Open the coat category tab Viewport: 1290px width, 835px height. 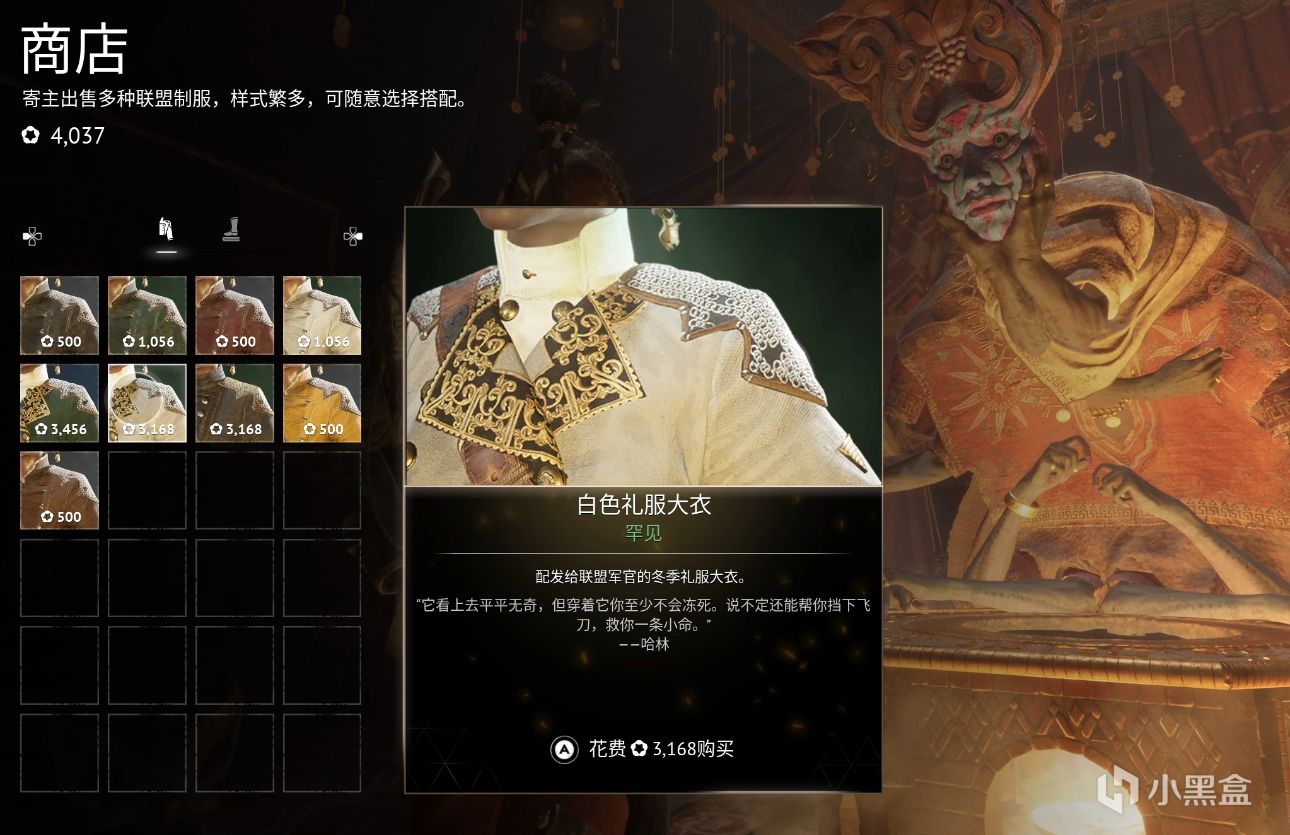click(167, 230)
